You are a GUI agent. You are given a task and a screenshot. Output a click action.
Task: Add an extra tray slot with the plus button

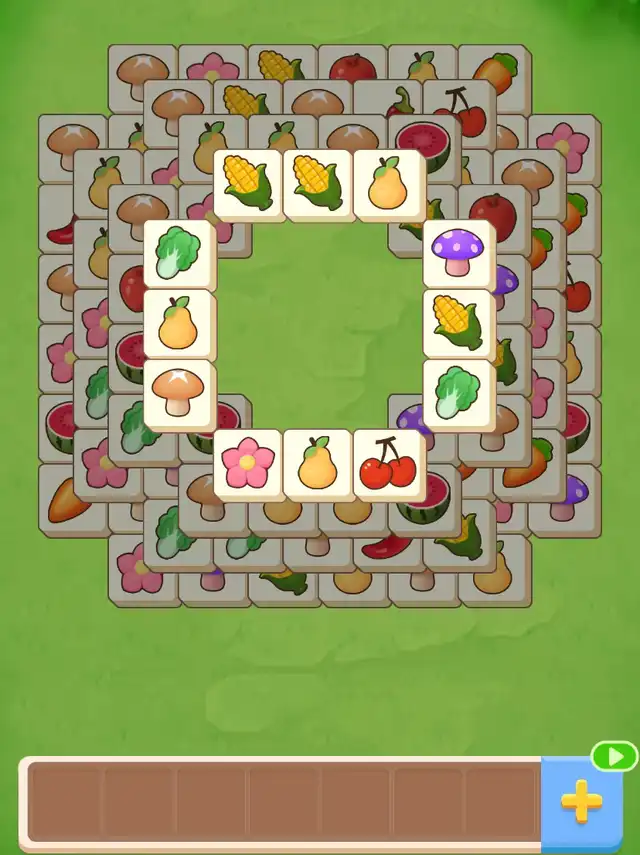click(581, 801)
